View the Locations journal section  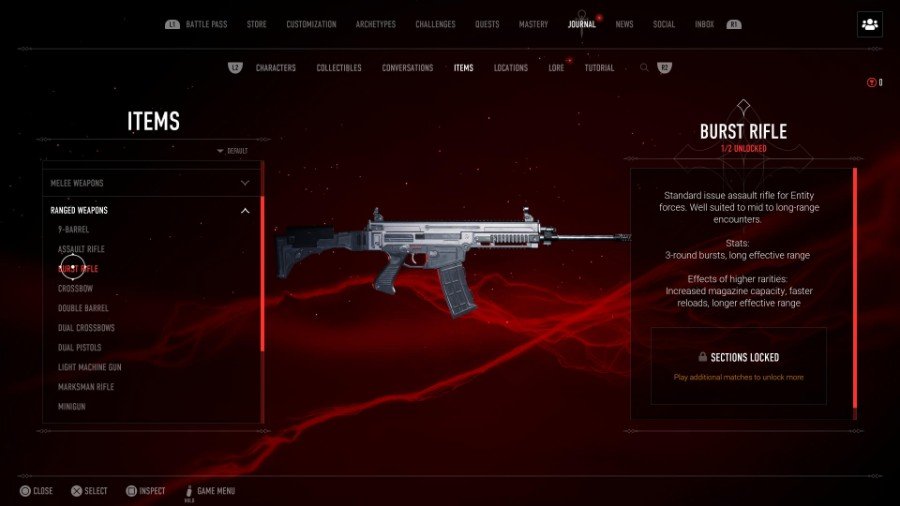[511, 68]
